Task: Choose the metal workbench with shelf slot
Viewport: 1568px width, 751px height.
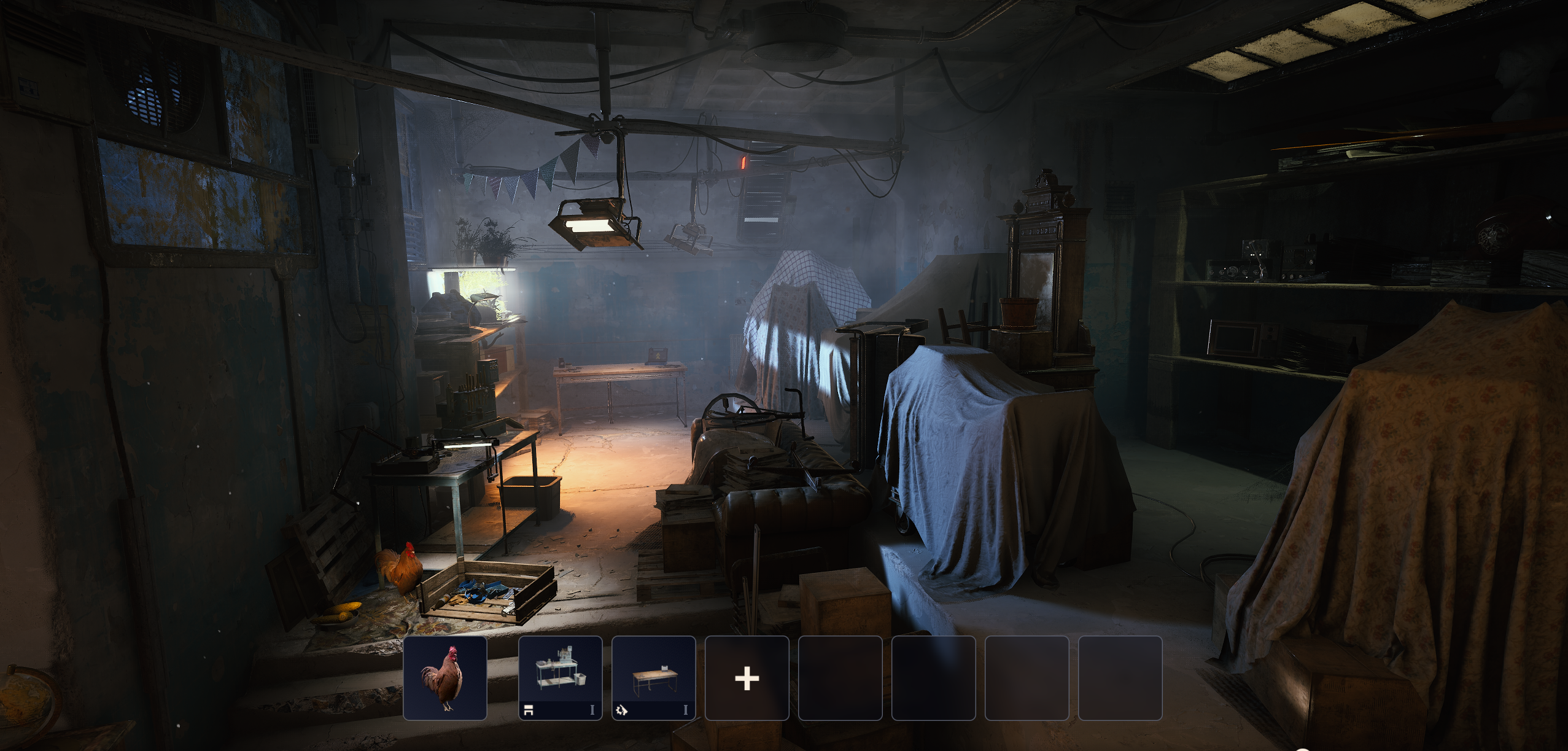Action: click(560, 678)
